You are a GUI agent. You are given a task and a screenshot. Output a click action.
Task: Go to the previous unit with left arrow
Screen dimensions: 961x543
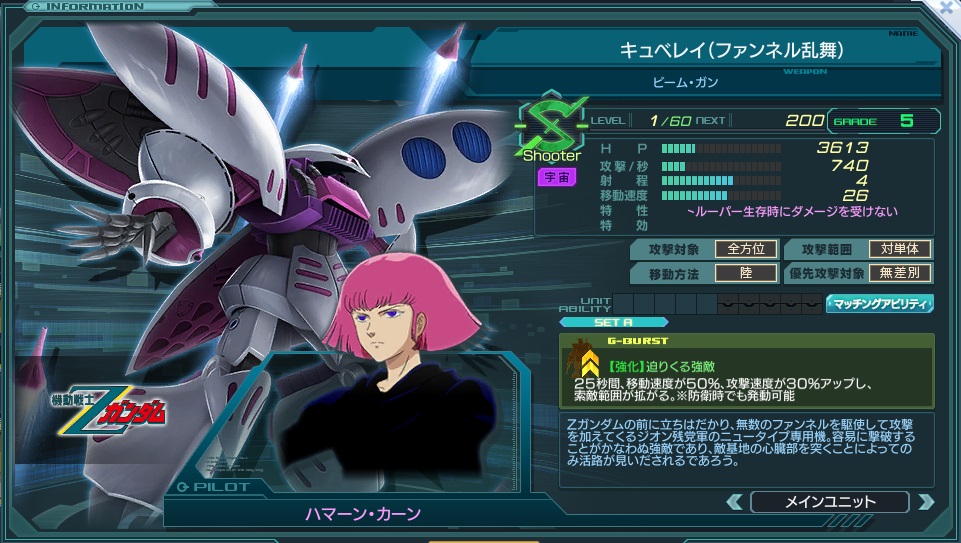(735, 502)
